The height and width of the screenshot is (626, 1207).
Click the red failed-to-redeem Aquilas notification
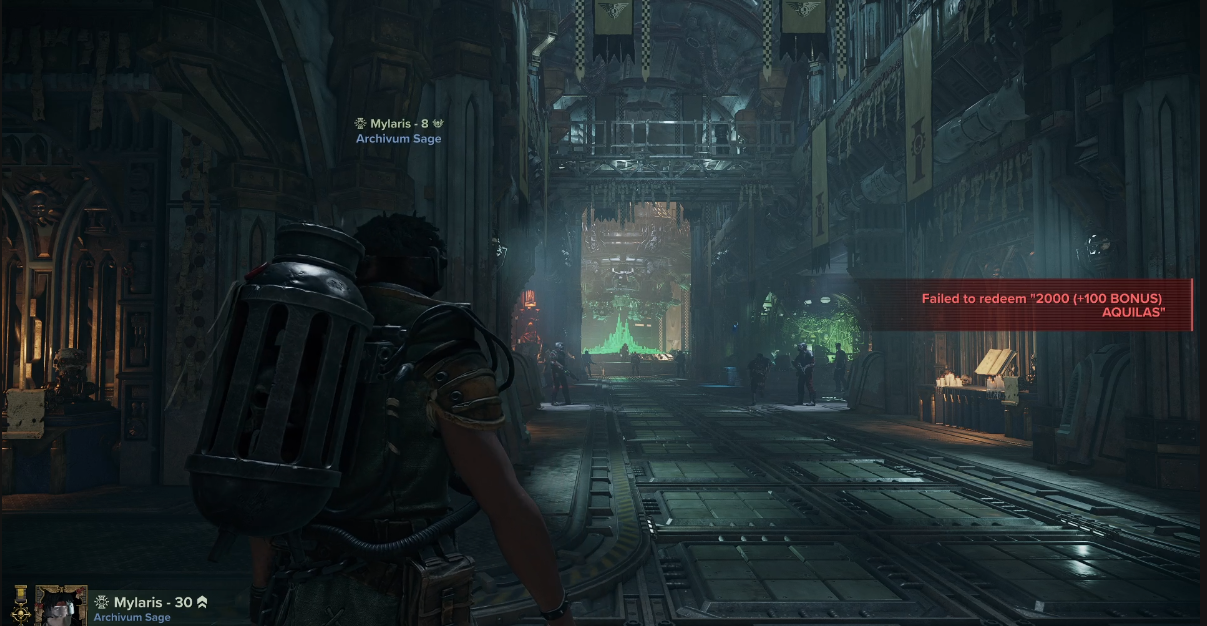[1042, 305]
